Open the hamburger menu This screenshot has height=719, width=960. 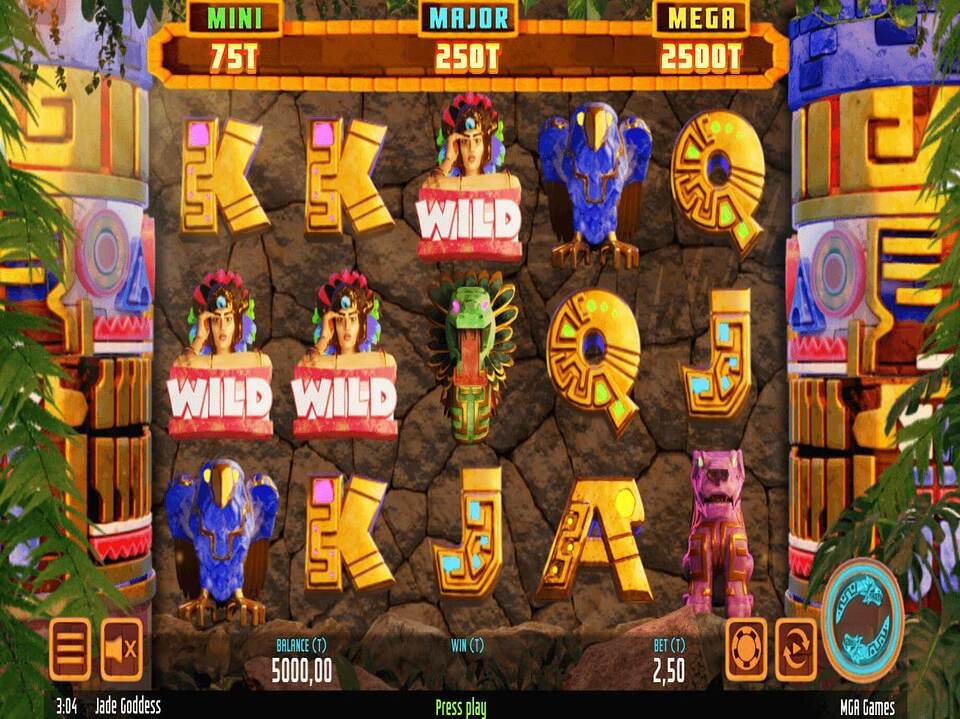(x=70, y=649)
